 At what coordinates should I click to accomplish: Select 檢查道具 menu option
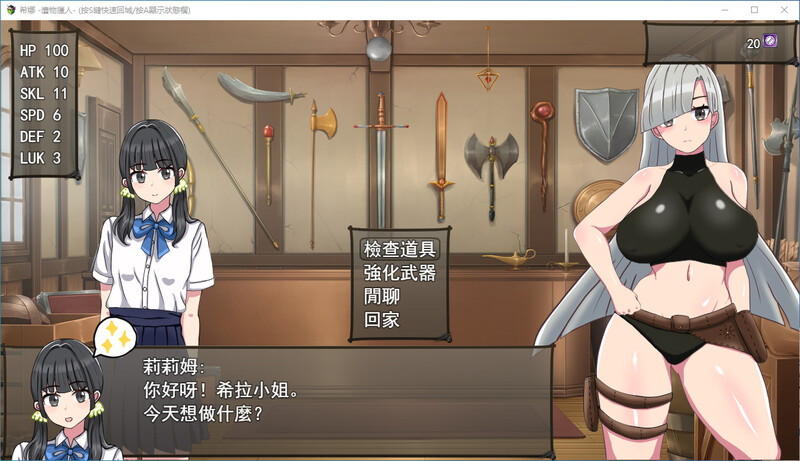[x=399, y=249]
